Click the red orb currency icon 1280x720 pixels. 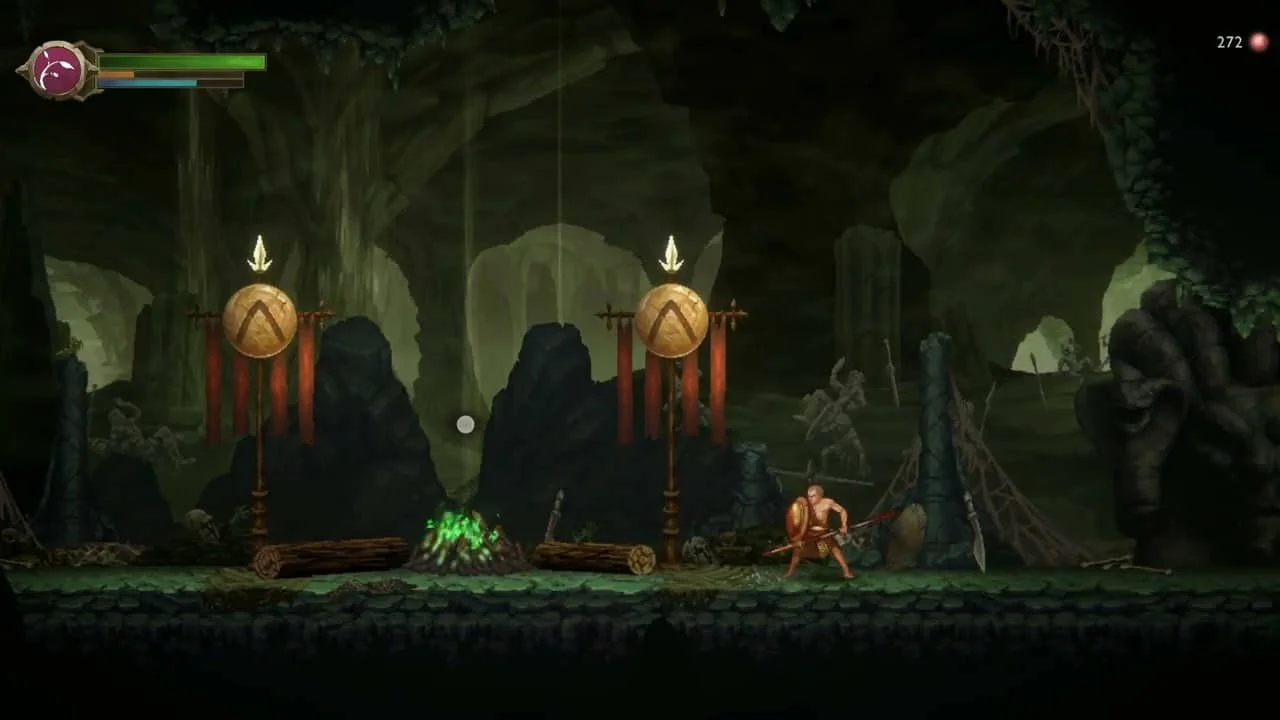point(1258,42)
